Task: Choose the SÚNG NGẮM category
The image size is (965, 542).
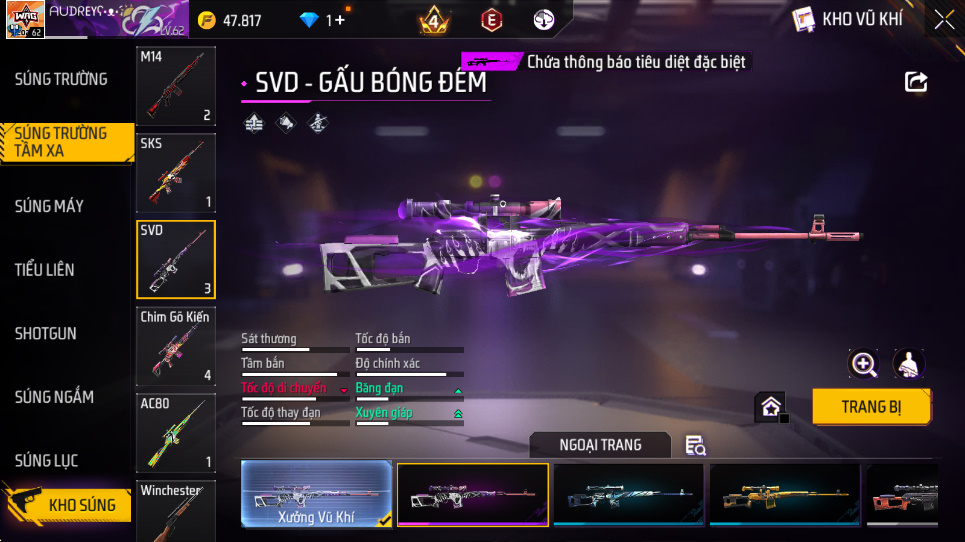Action: click(x=54, y=397)
